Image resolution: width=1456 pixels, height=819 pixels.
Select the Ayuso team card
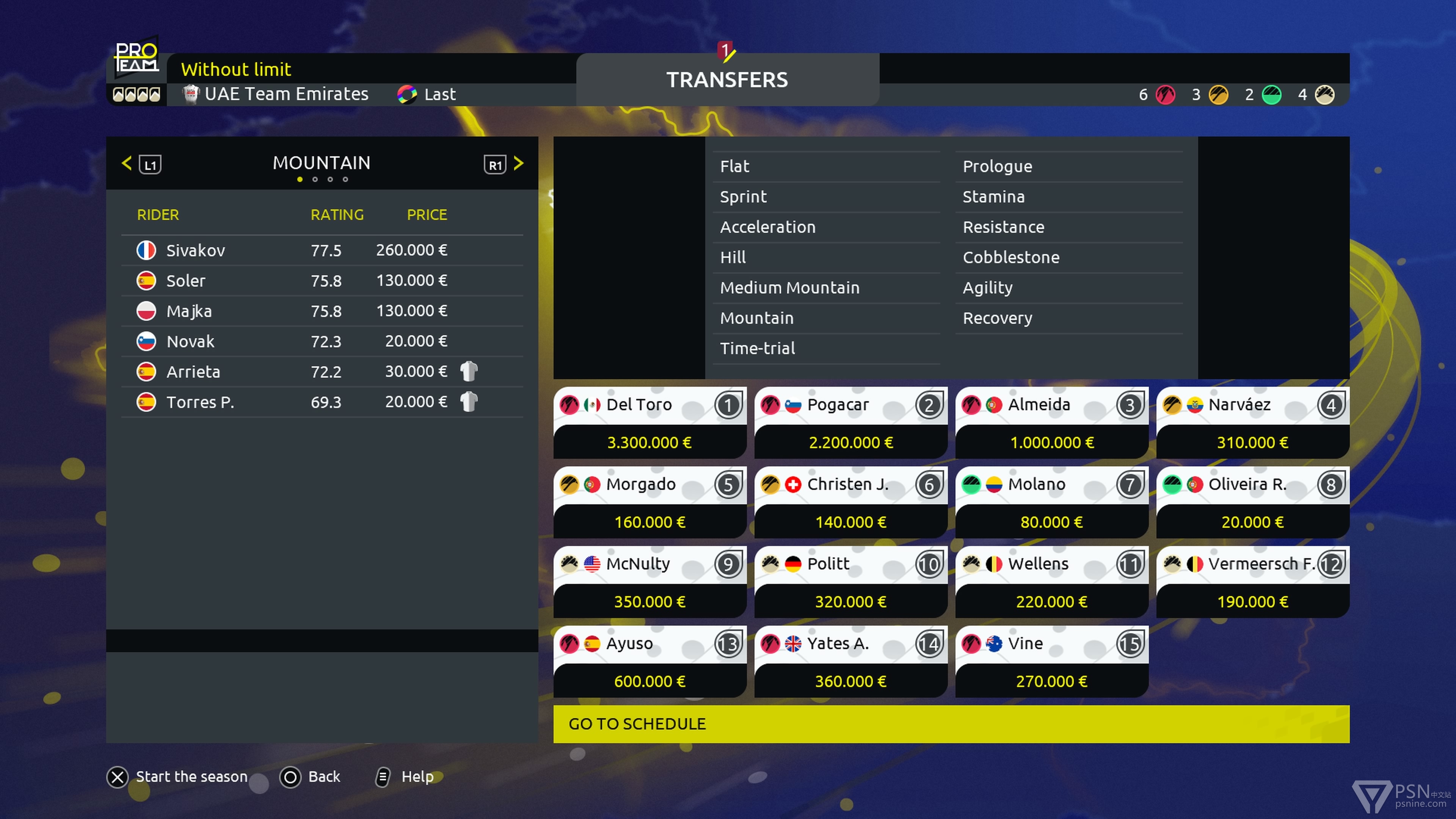click(x=650, y=662)
